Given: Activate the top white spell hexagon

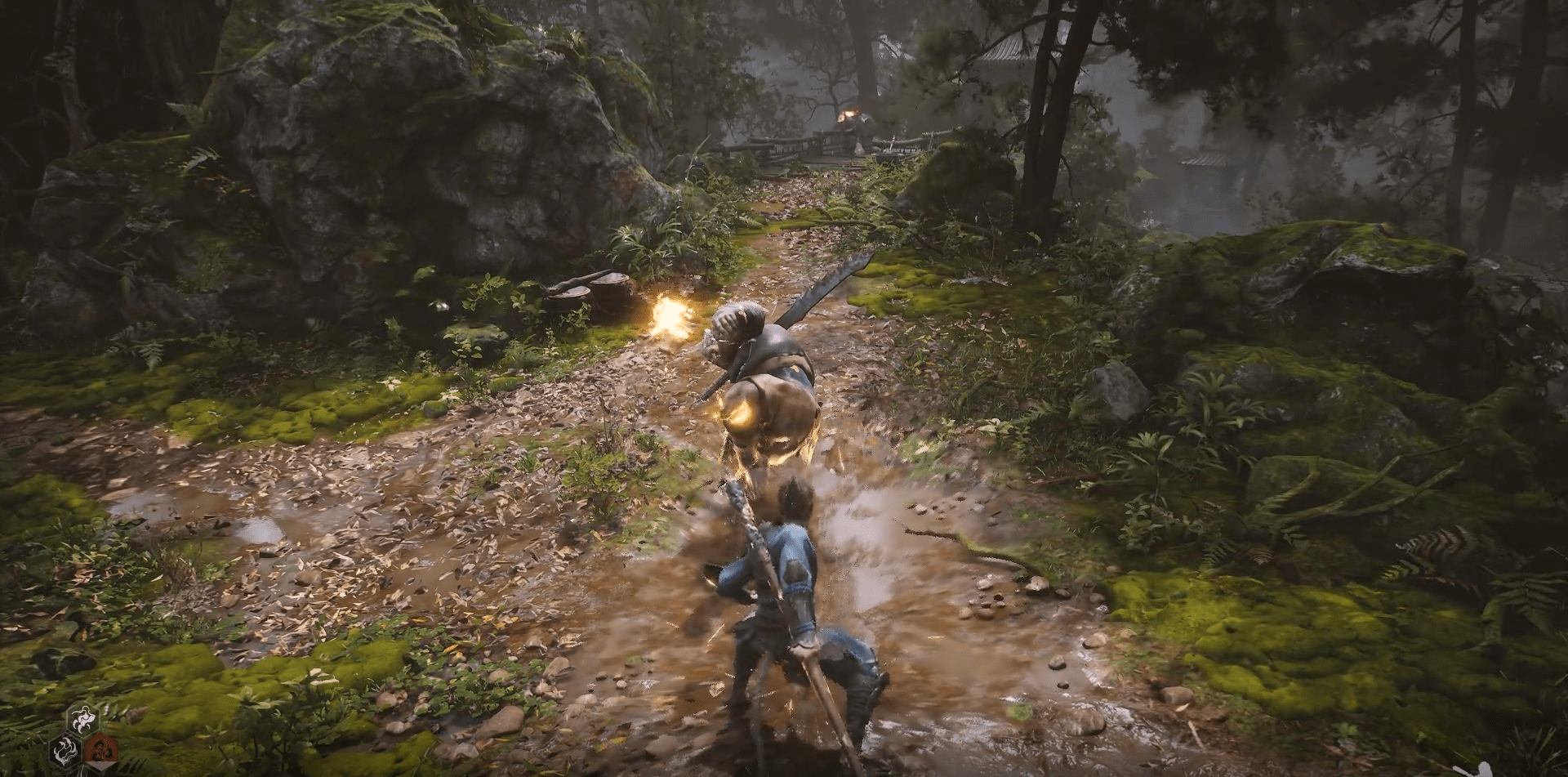Looking at the screenshot, I should (x=82, y=721).
